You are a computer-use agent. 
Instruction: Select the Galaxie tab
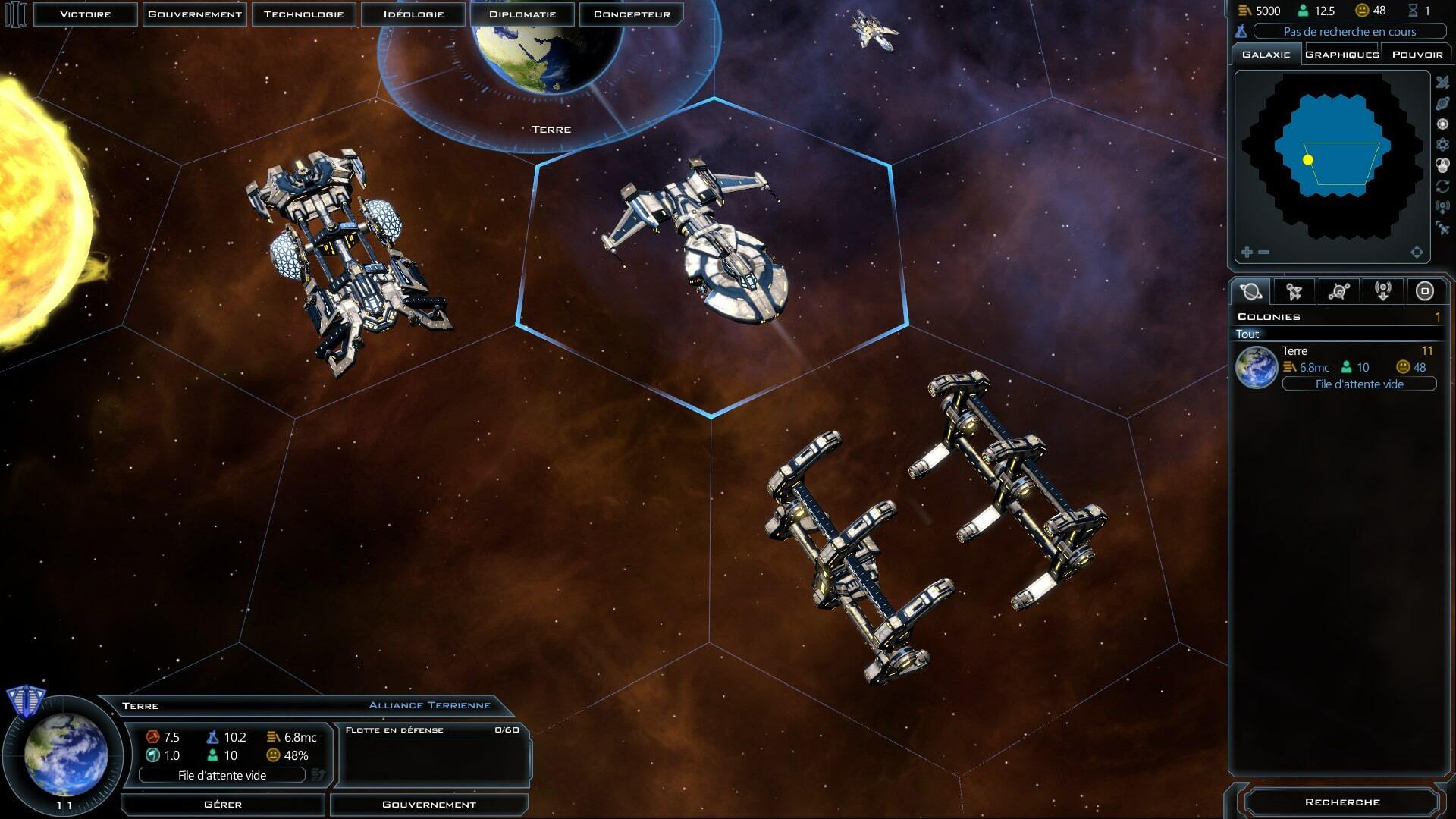[1266, 55]
